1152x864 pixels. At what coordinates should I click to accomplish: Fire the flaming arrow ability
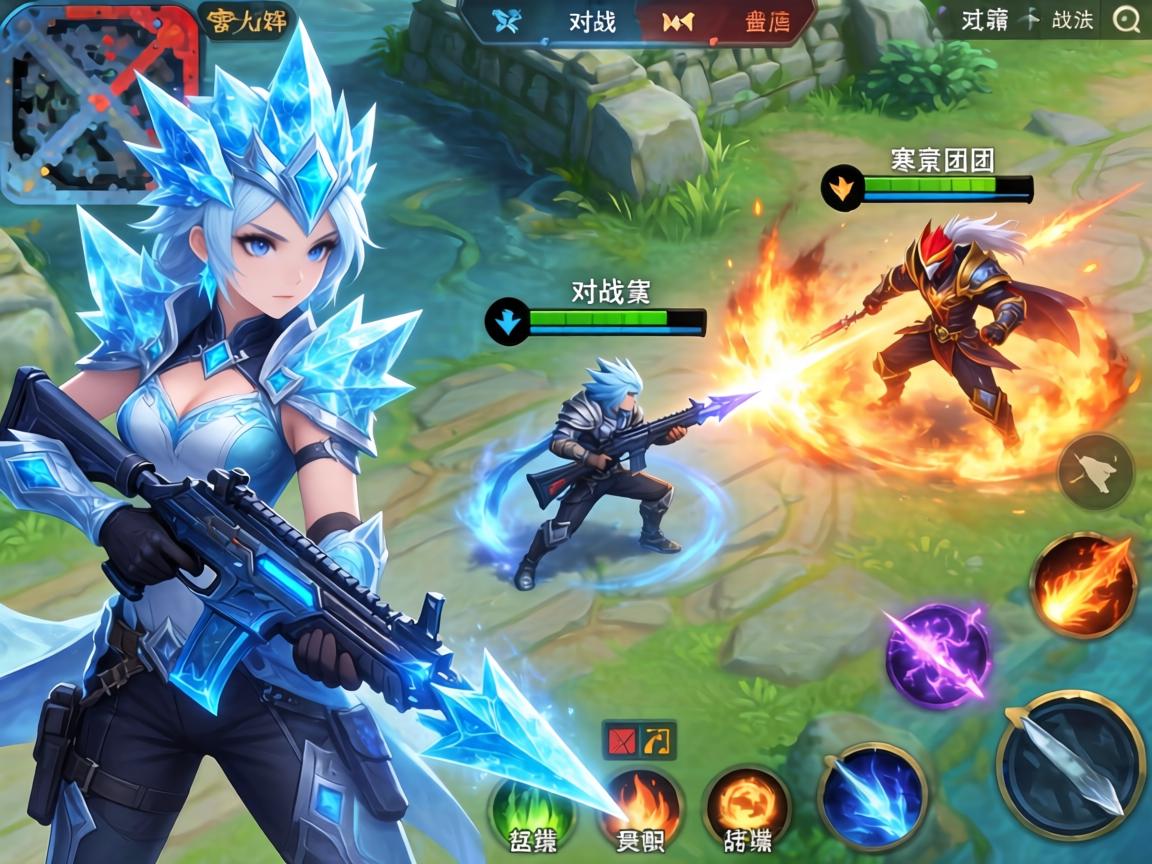1084,584
